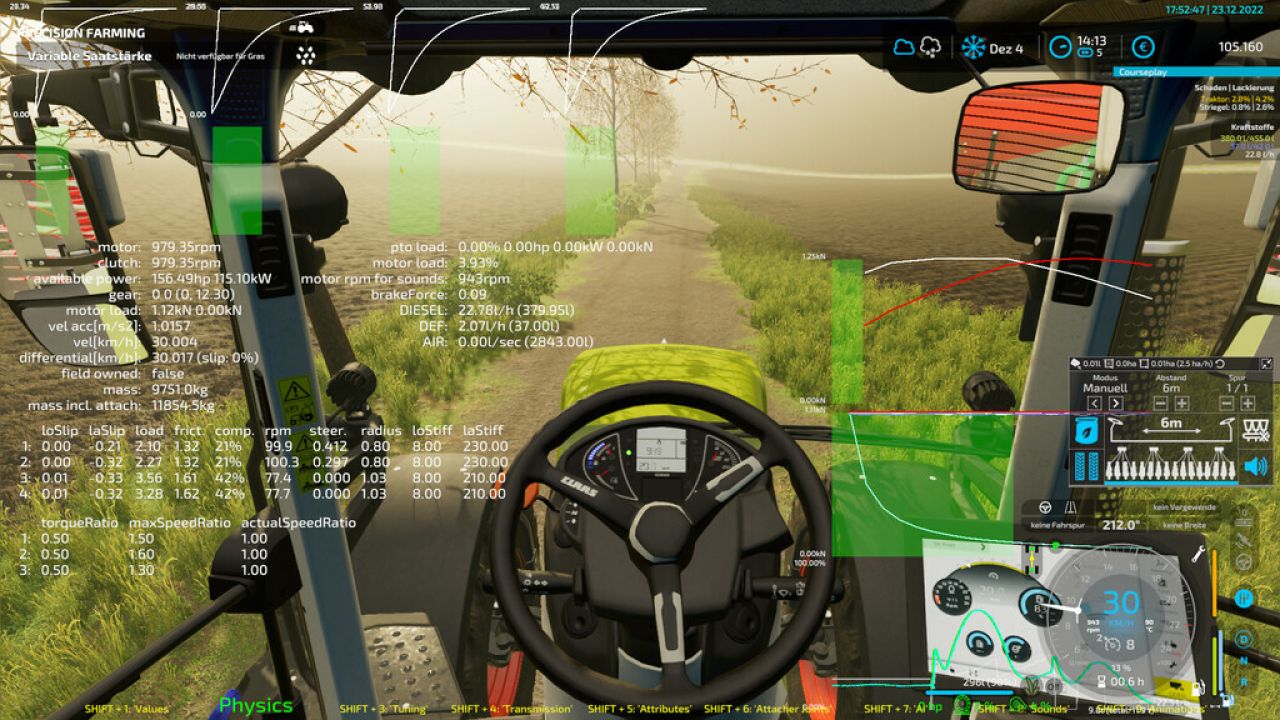Click the kein Vorgewende button
This screenshot has width=1280, height=720.
1185,506
